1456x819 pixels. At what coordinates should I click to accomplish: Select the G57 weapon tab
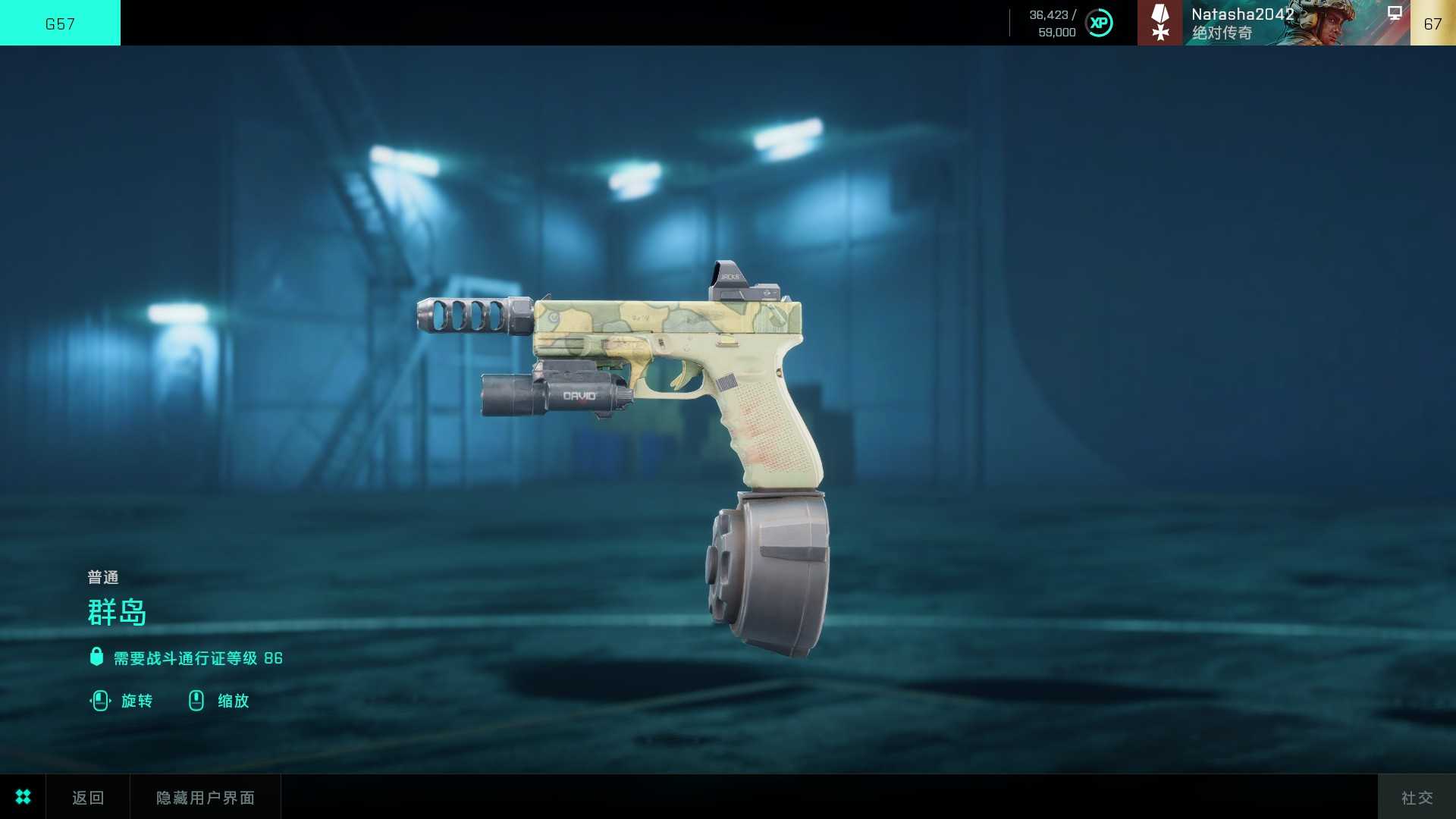click(60, 23)
